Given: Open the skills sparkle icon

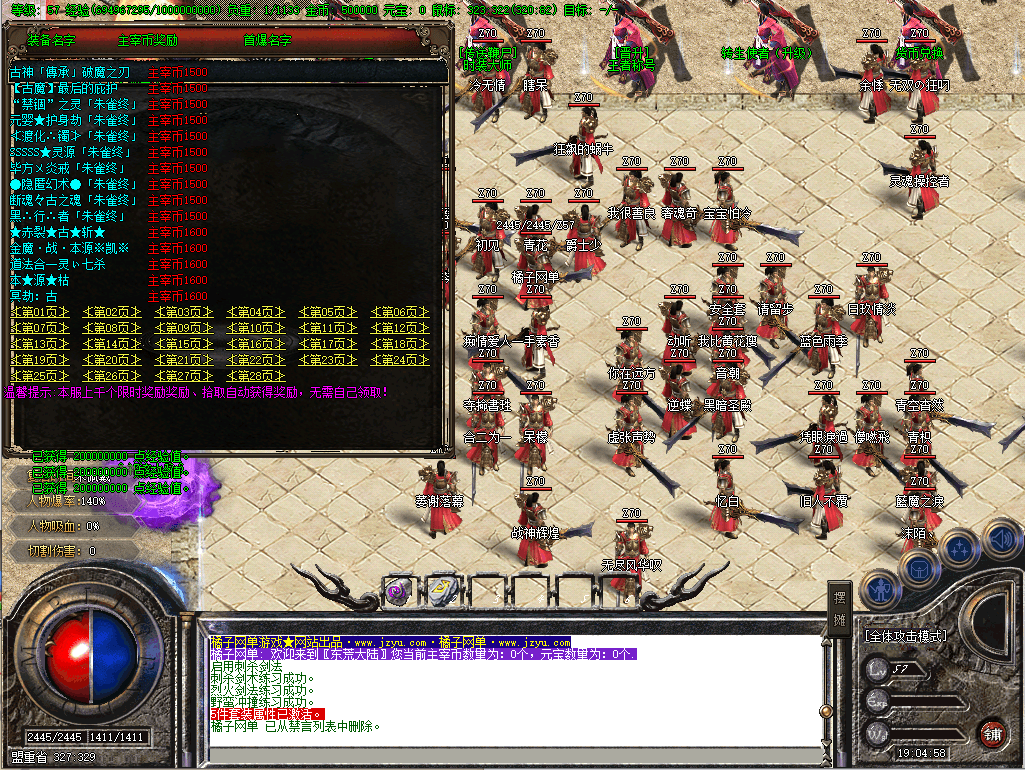Looking at the screenshot, I should click(x=960, y=547).
